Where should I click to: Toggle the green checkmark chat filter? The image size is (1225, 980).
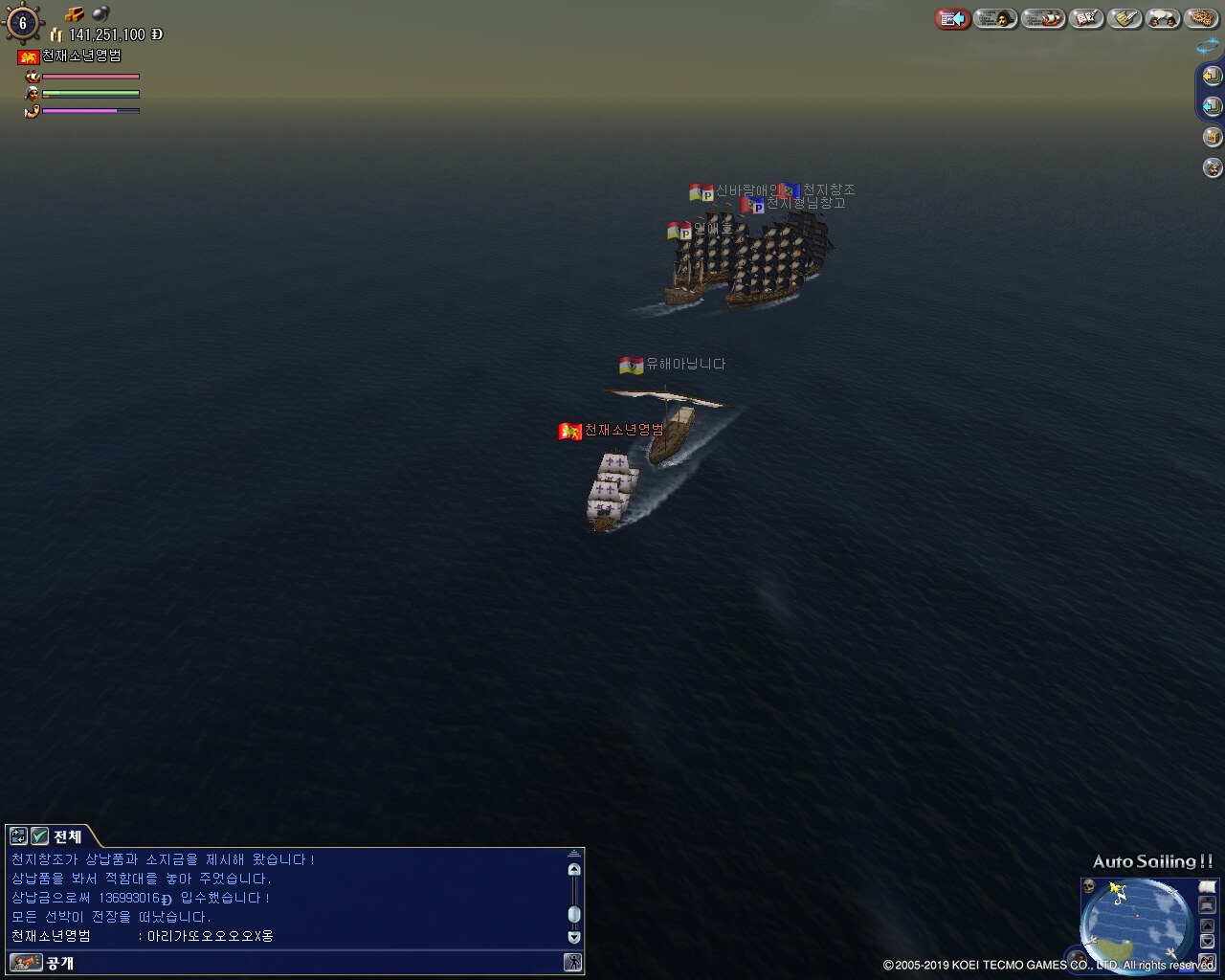[x=39, y=836]
